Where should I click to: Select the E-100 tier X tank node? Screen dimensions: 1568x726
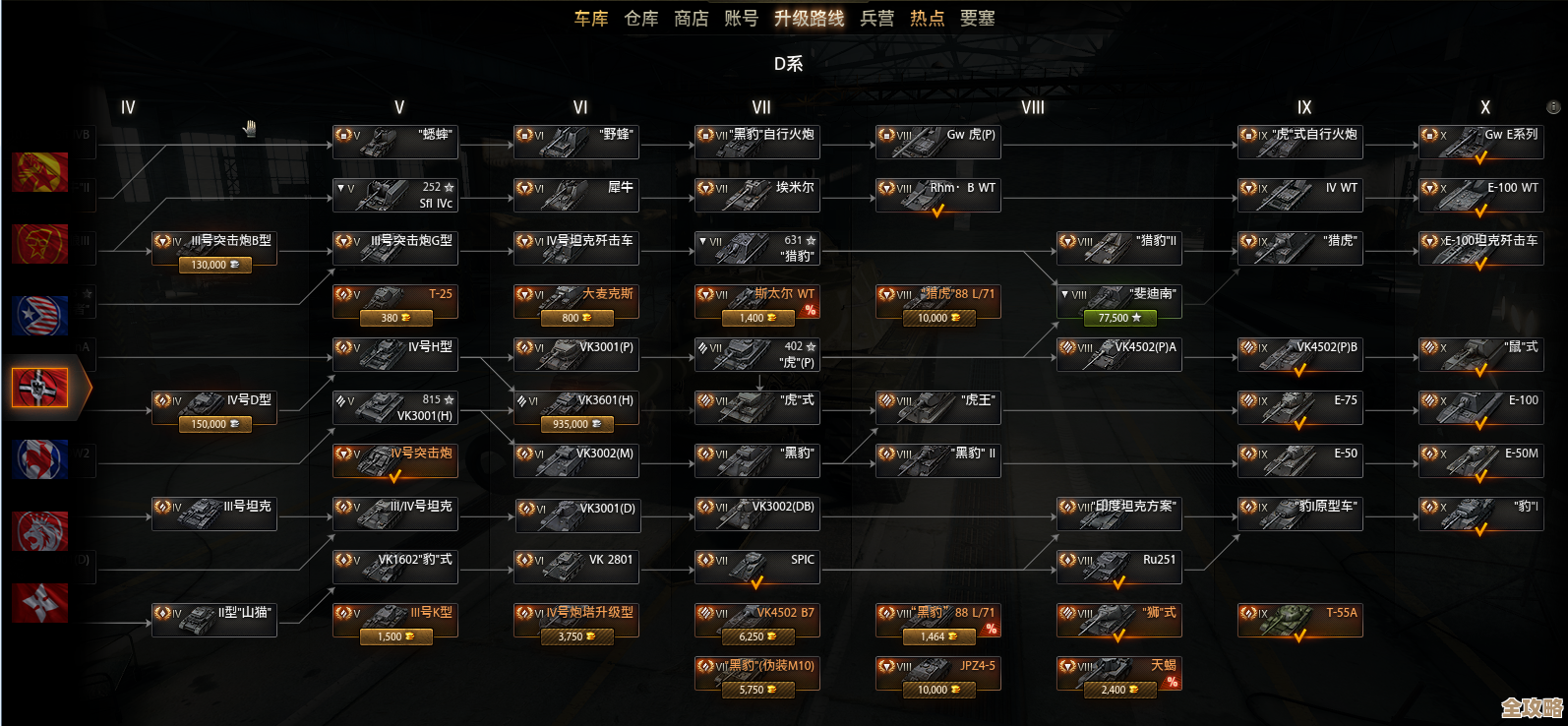point(1480,406)
